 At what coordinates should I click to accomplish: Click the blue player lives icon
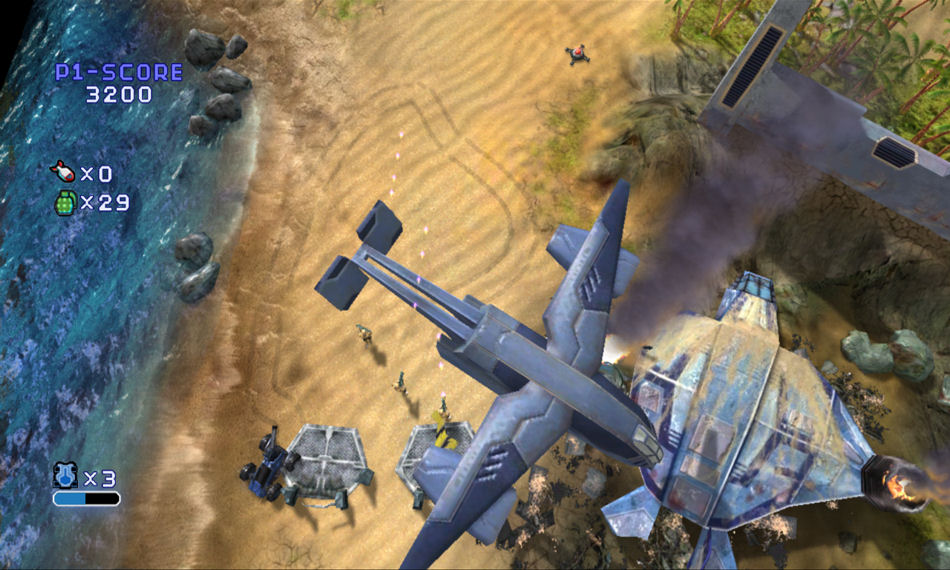click(66, 475)
